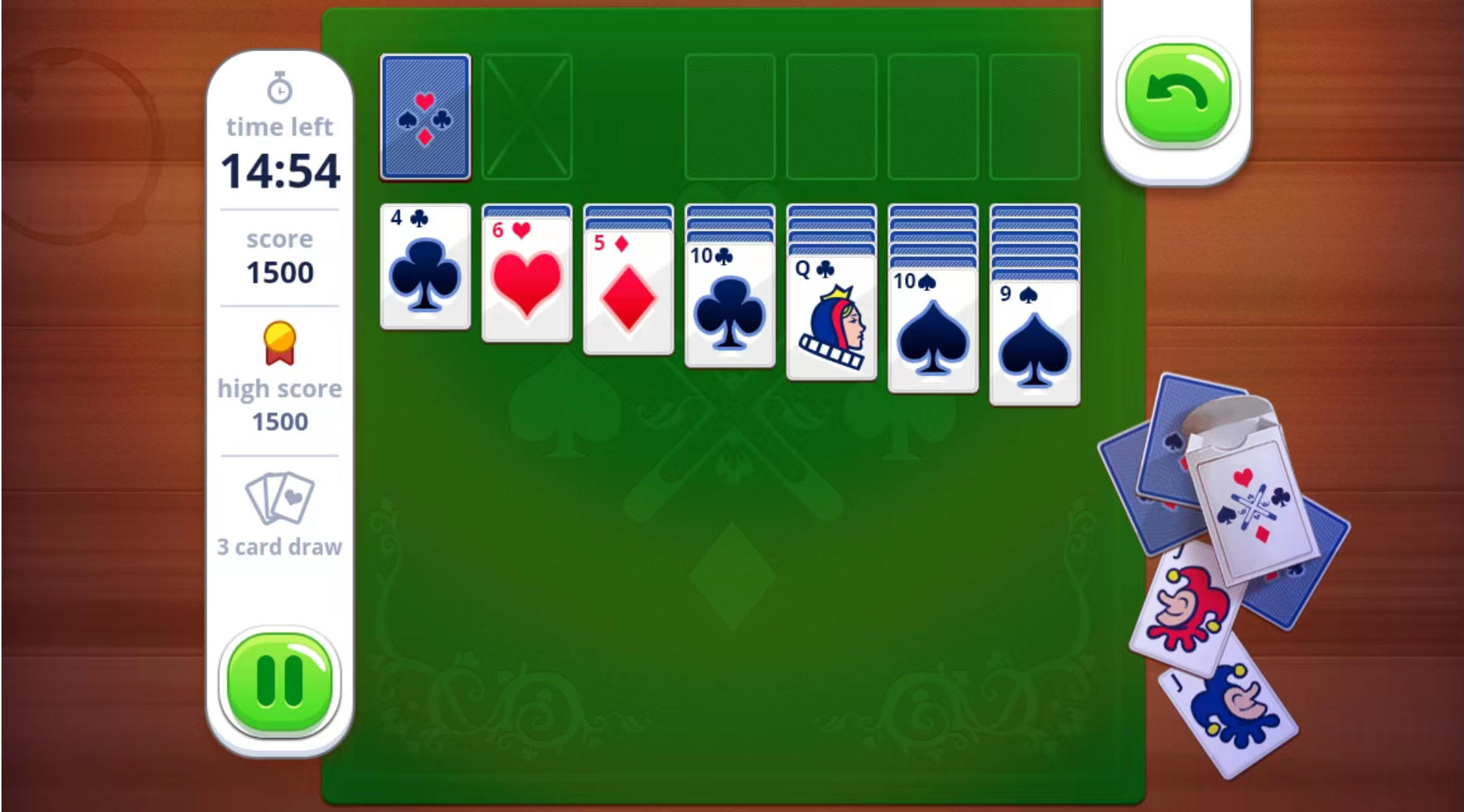Click the empty waste pile slot
Viewport: 1464px width, 812px height.
pyautogui.click(x=526, y=117)
